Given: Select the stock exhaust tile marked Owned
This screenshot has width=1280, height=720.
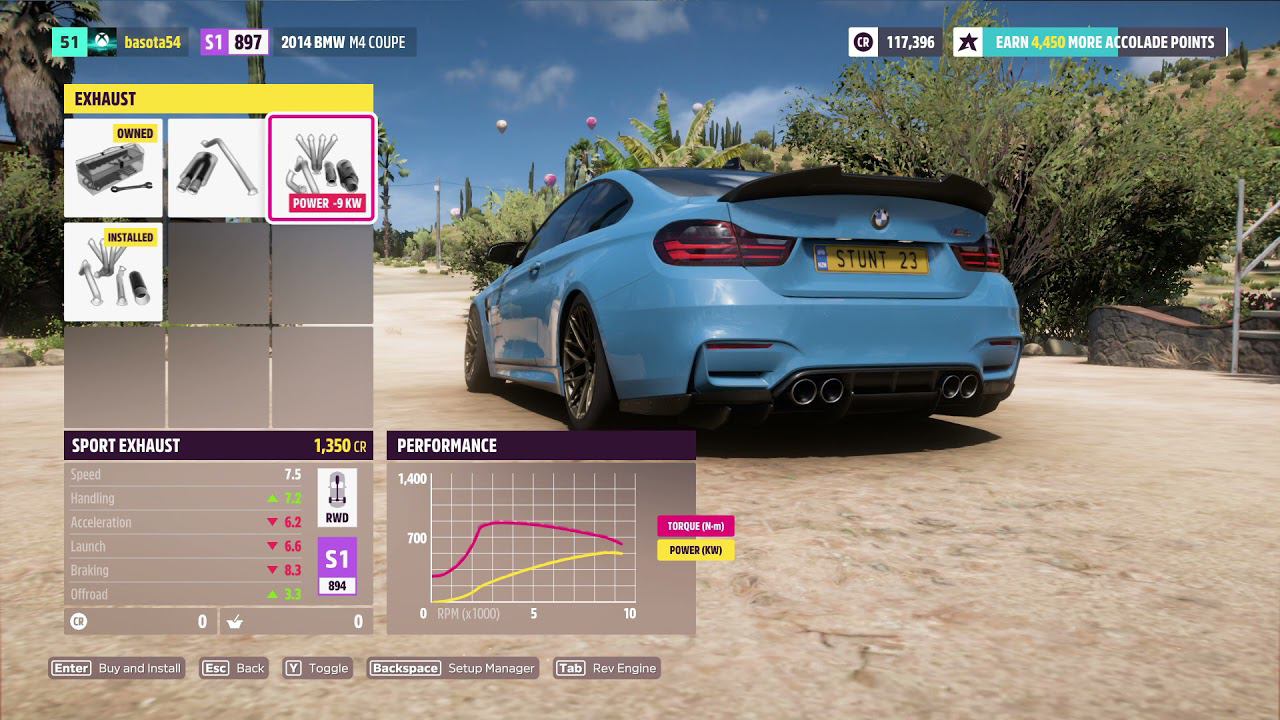Looking at the screenshot, I should [113, 168].
